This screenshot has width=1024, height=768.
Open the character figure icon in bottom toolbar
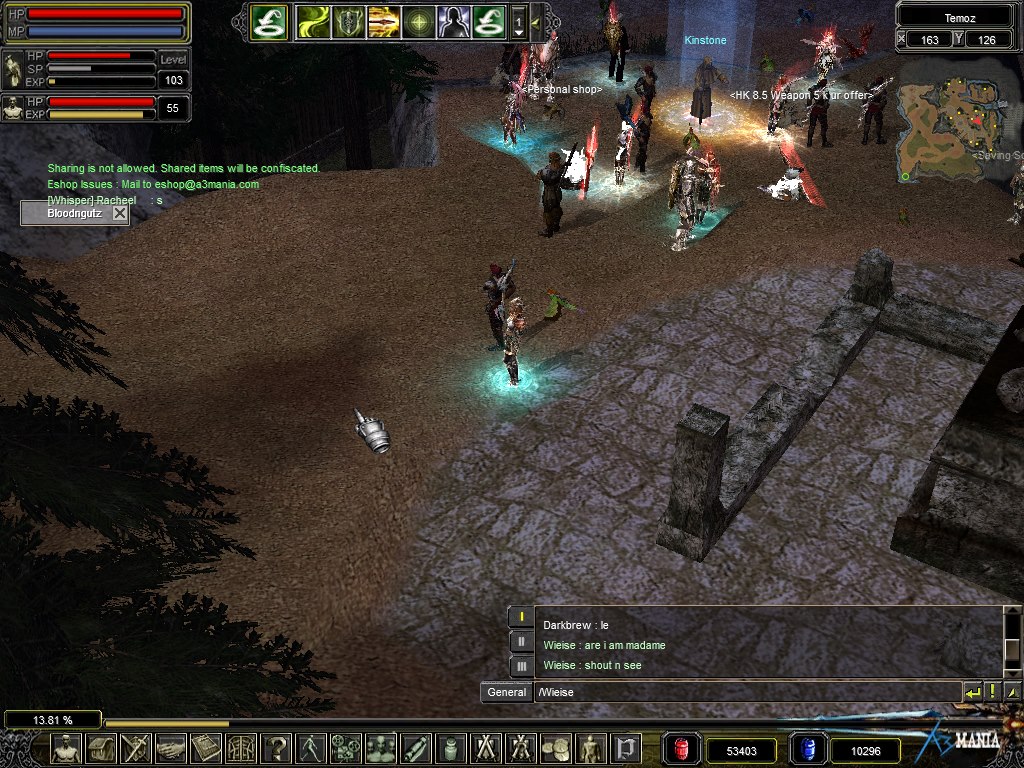pos(66,748)
